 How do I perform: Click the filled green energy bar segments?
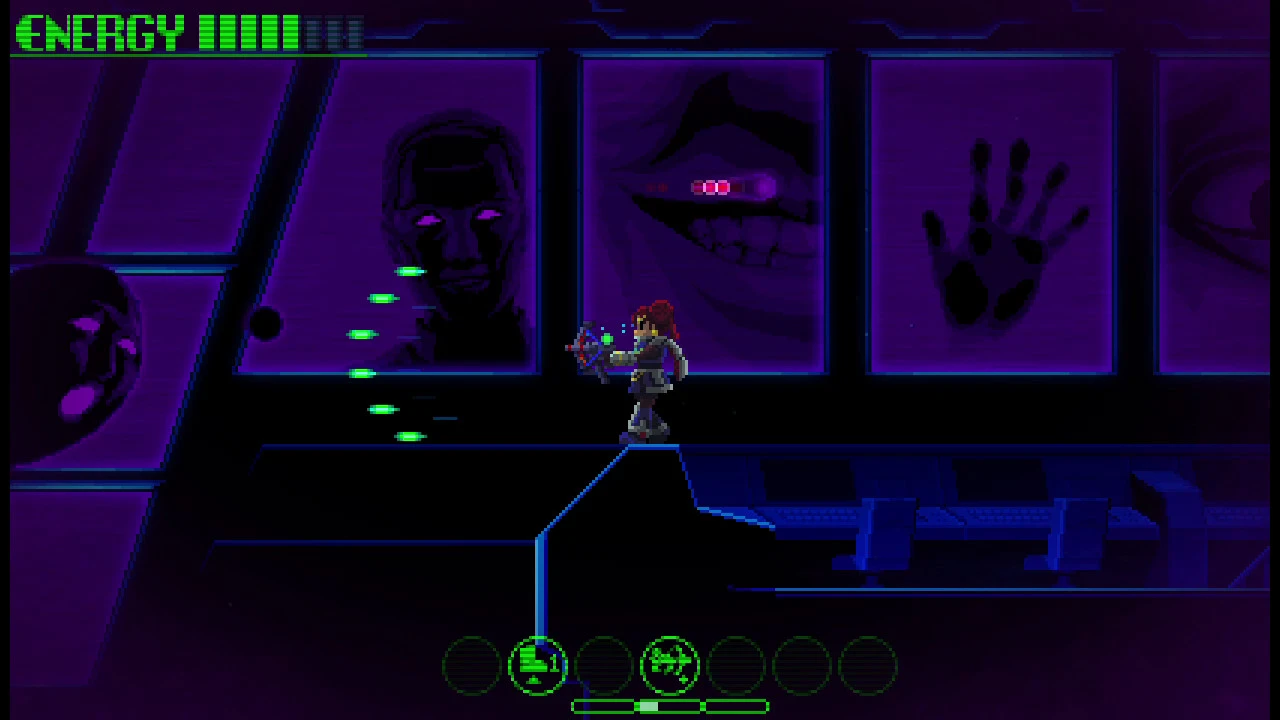[250, 32]
